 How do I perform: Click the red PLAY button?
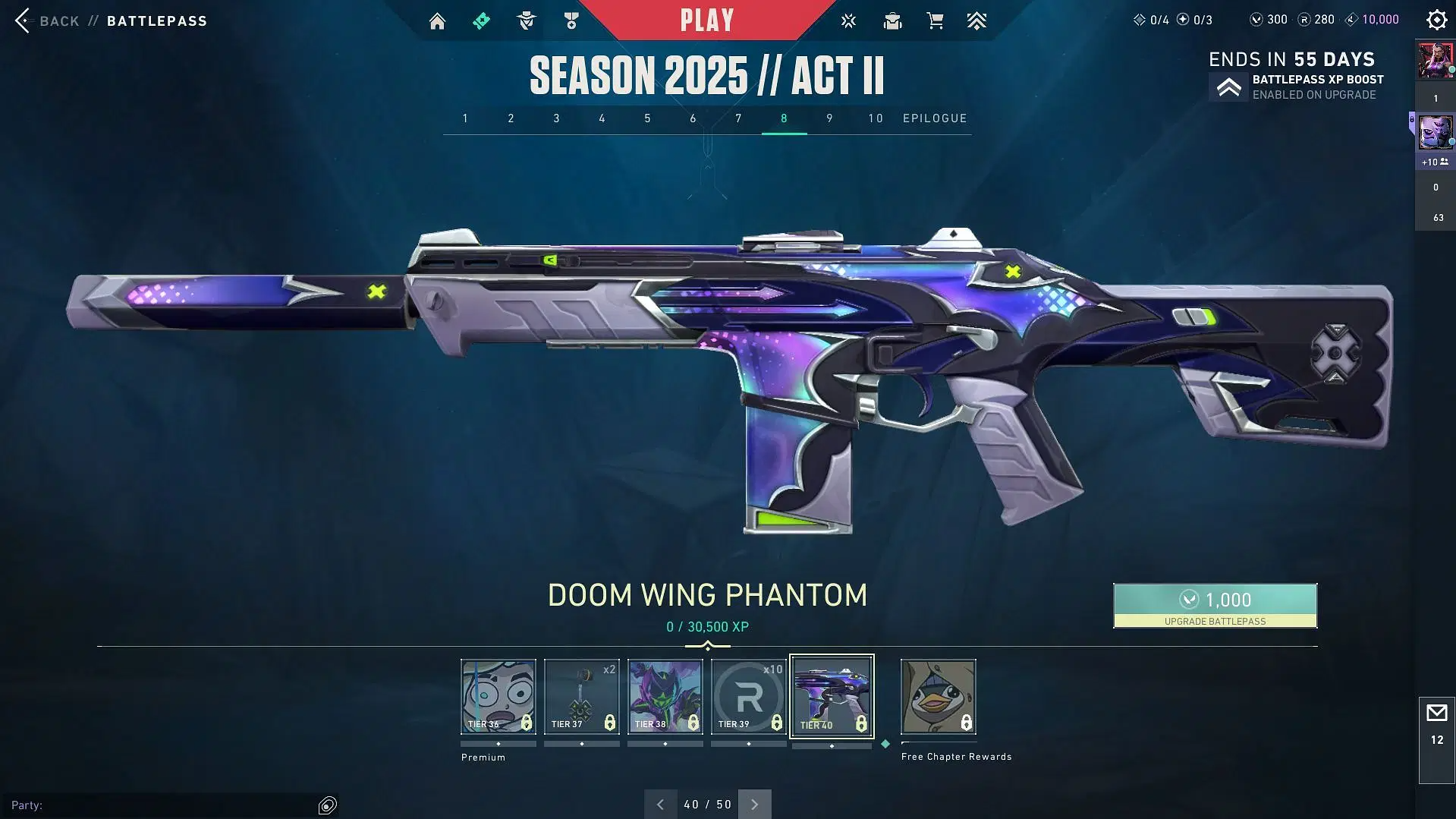(706, 20)
